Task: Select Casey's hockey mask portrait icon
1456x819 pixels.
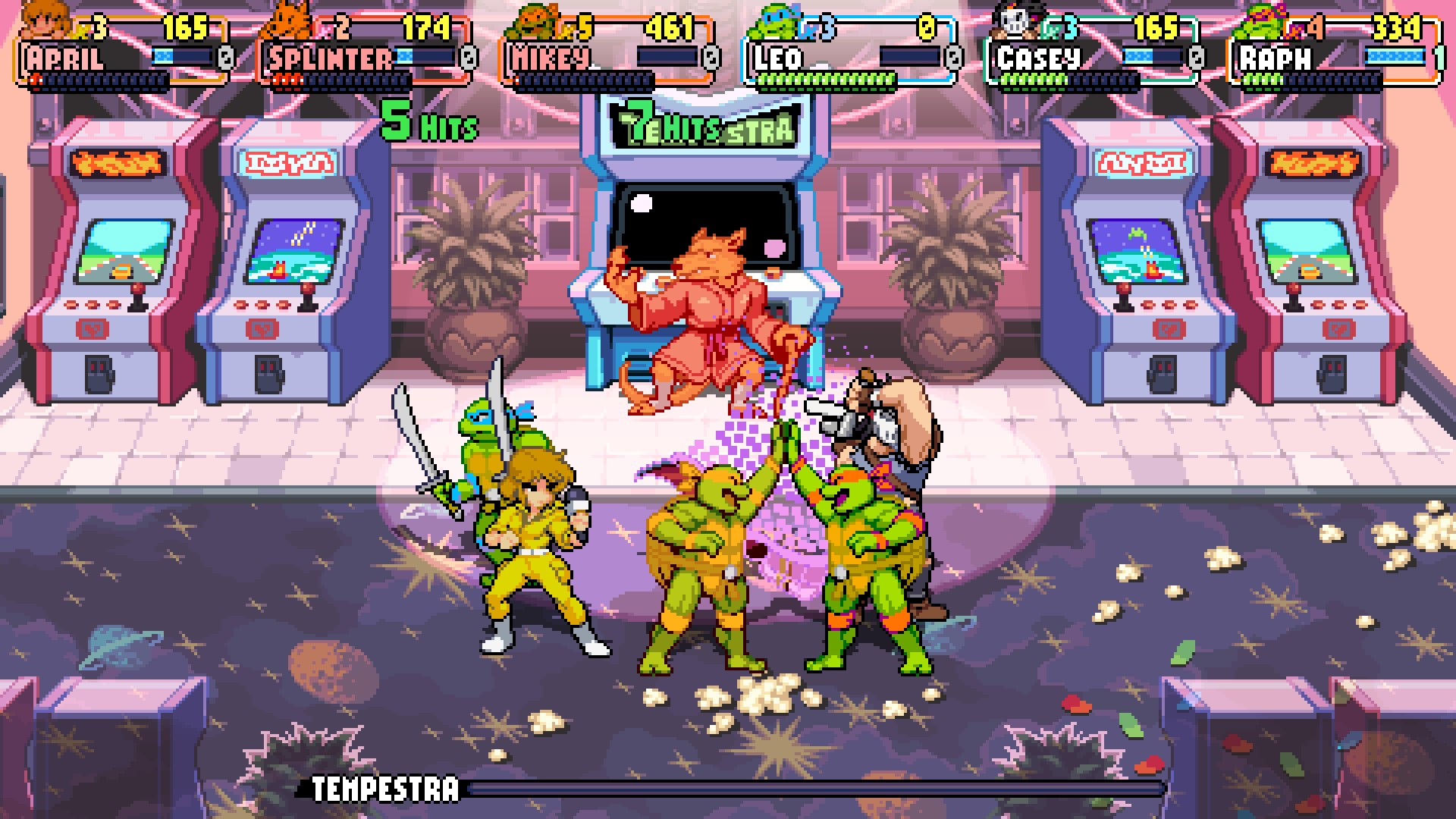Action: [1015, 19]
